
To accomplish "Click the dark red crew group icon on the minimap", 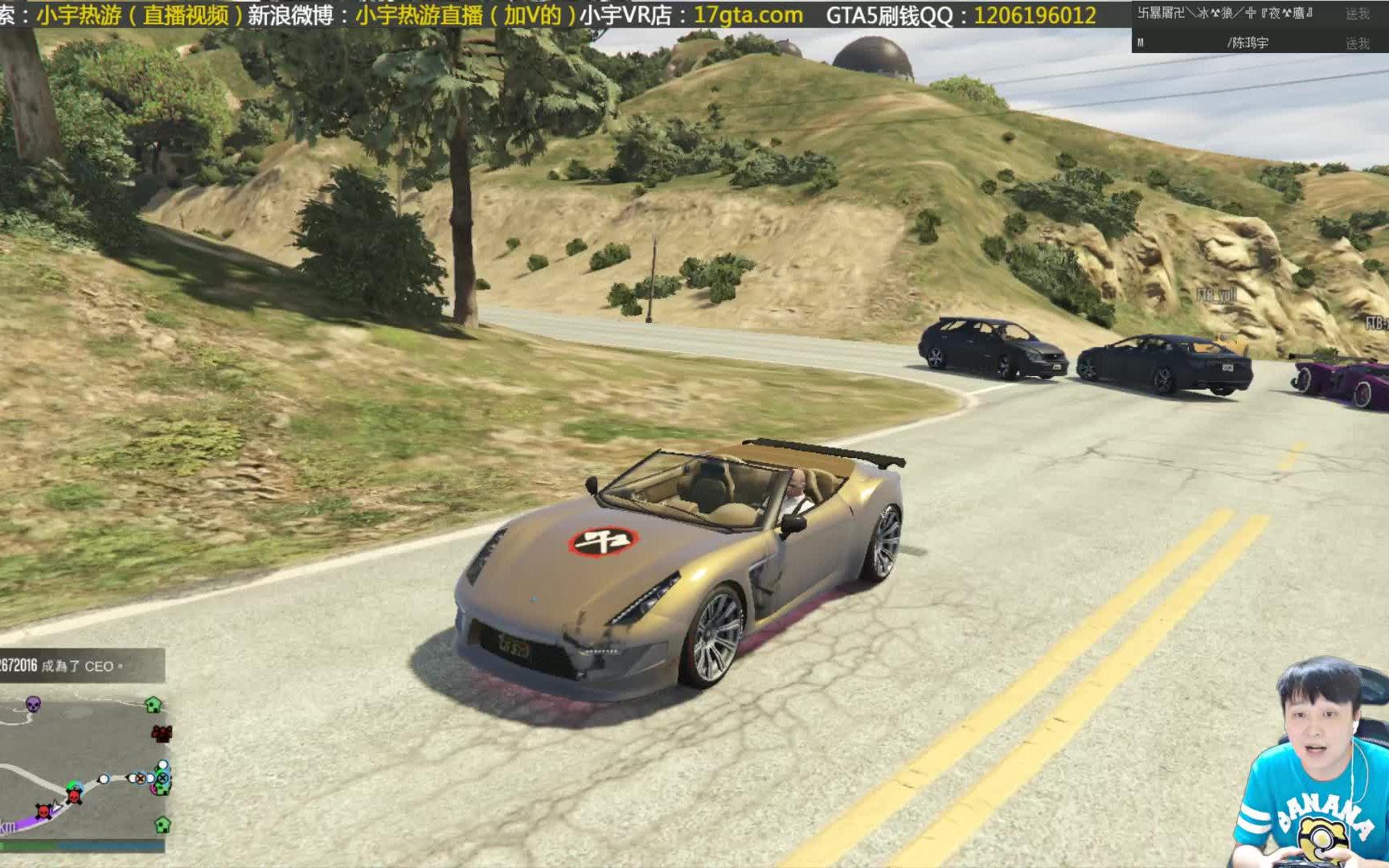I will (x=162, y=734).
